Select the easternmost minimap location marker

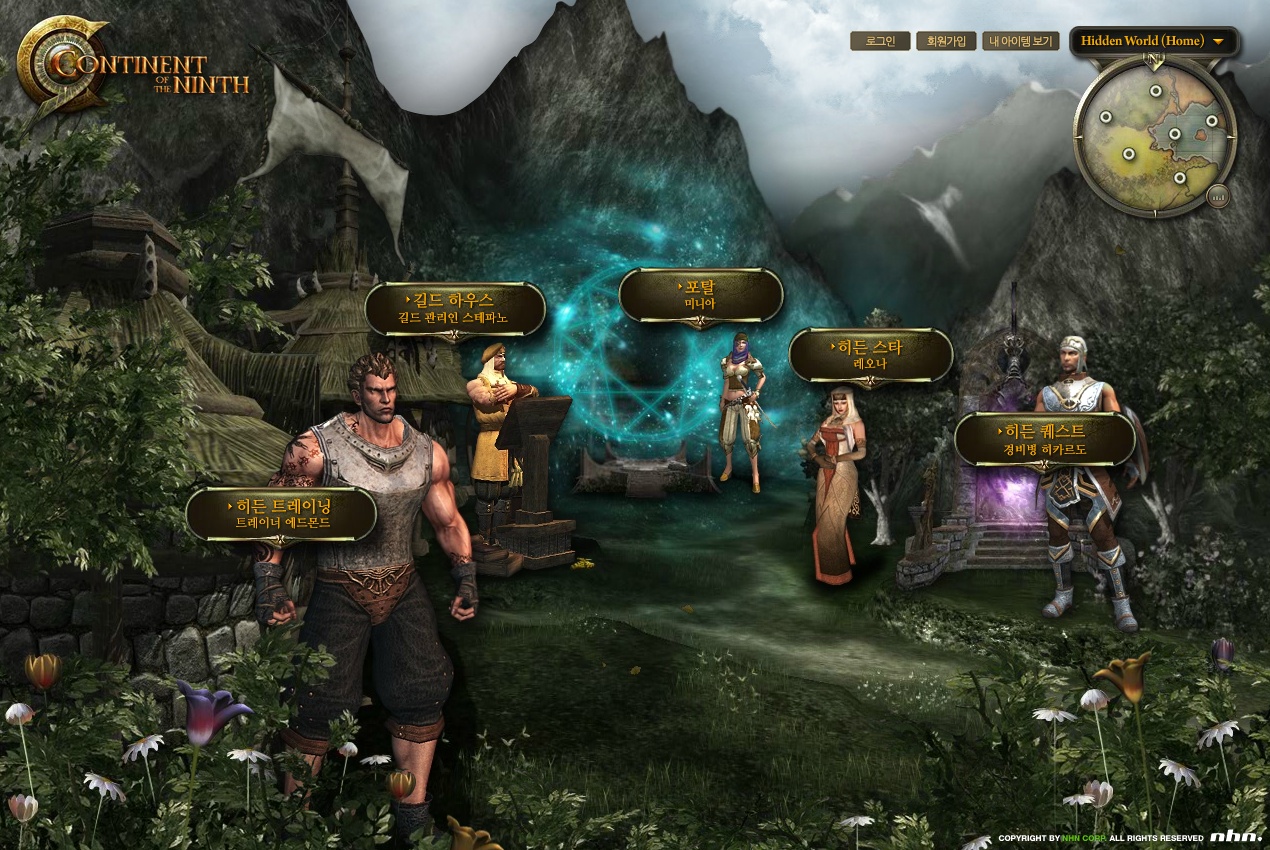point(1211,121)
